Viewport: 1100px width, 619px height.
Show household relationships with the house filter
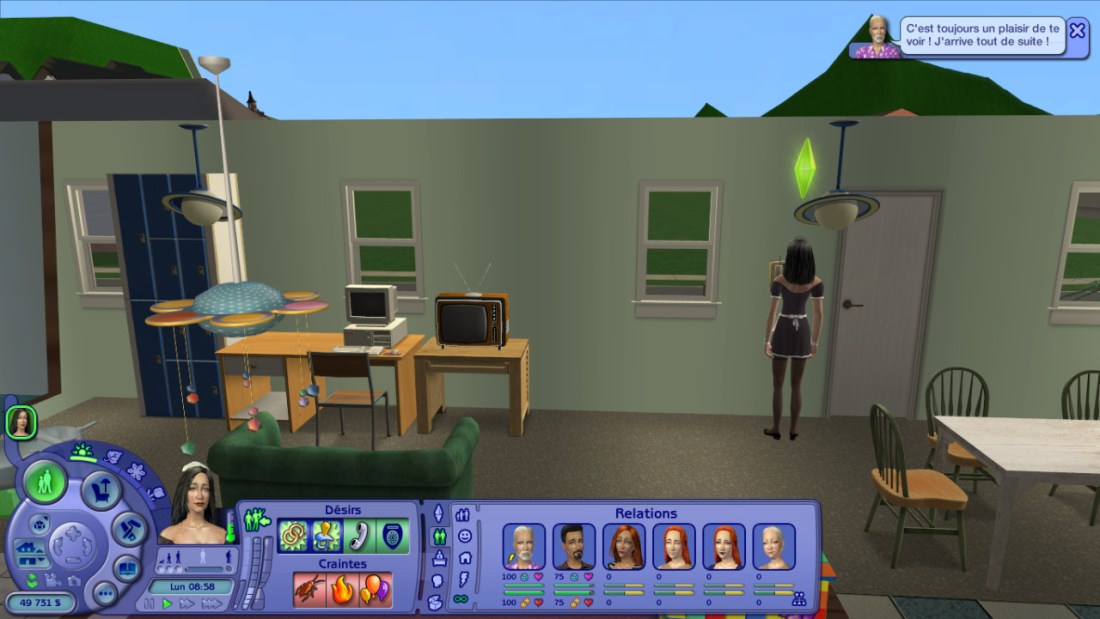click(x=465, y=558)
